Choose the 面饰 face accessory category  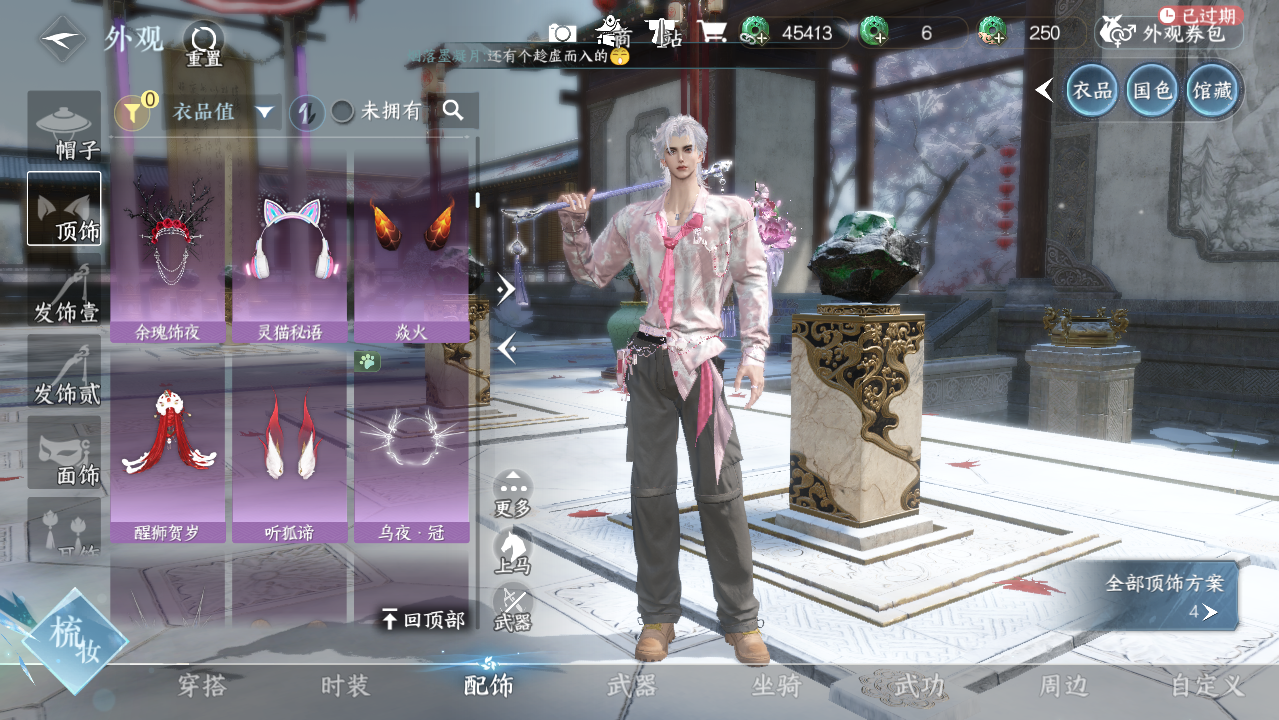click(64, 453)
